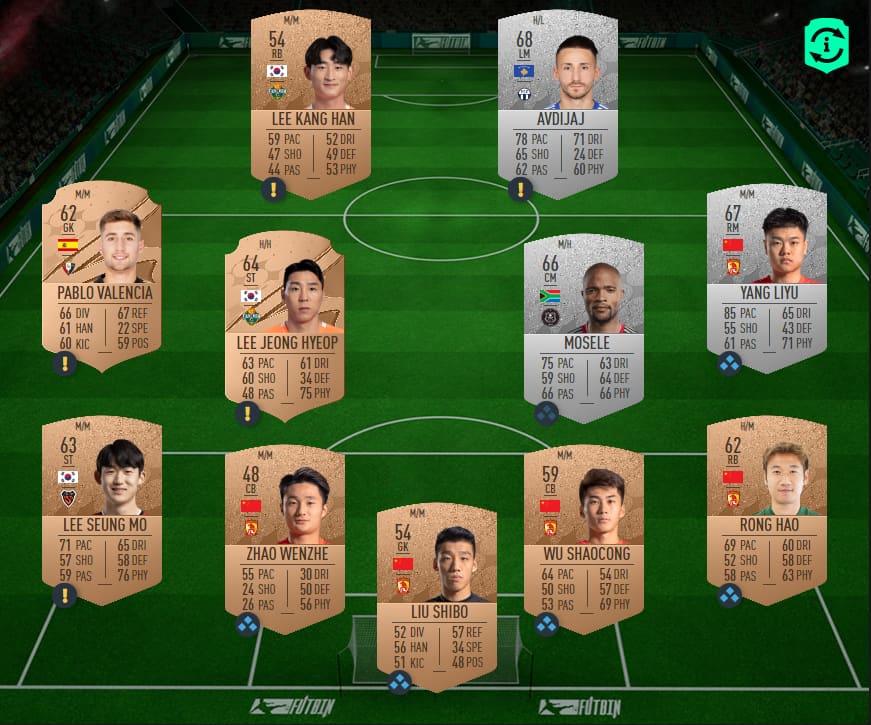The image size is (871, 725).
Task: Click the warning badge under Pablo Valencia
Action: tap(65, 363)
